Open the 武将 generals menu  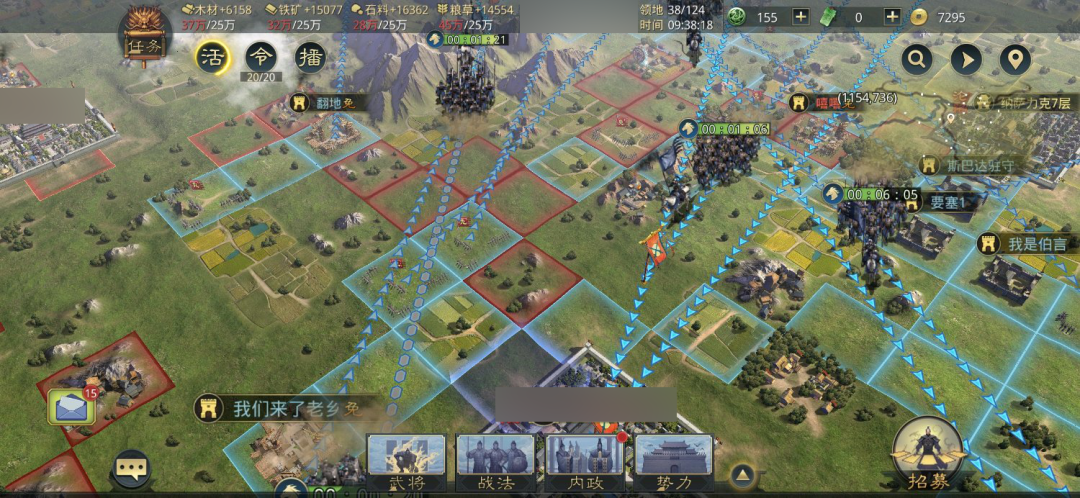pos(406,462)
